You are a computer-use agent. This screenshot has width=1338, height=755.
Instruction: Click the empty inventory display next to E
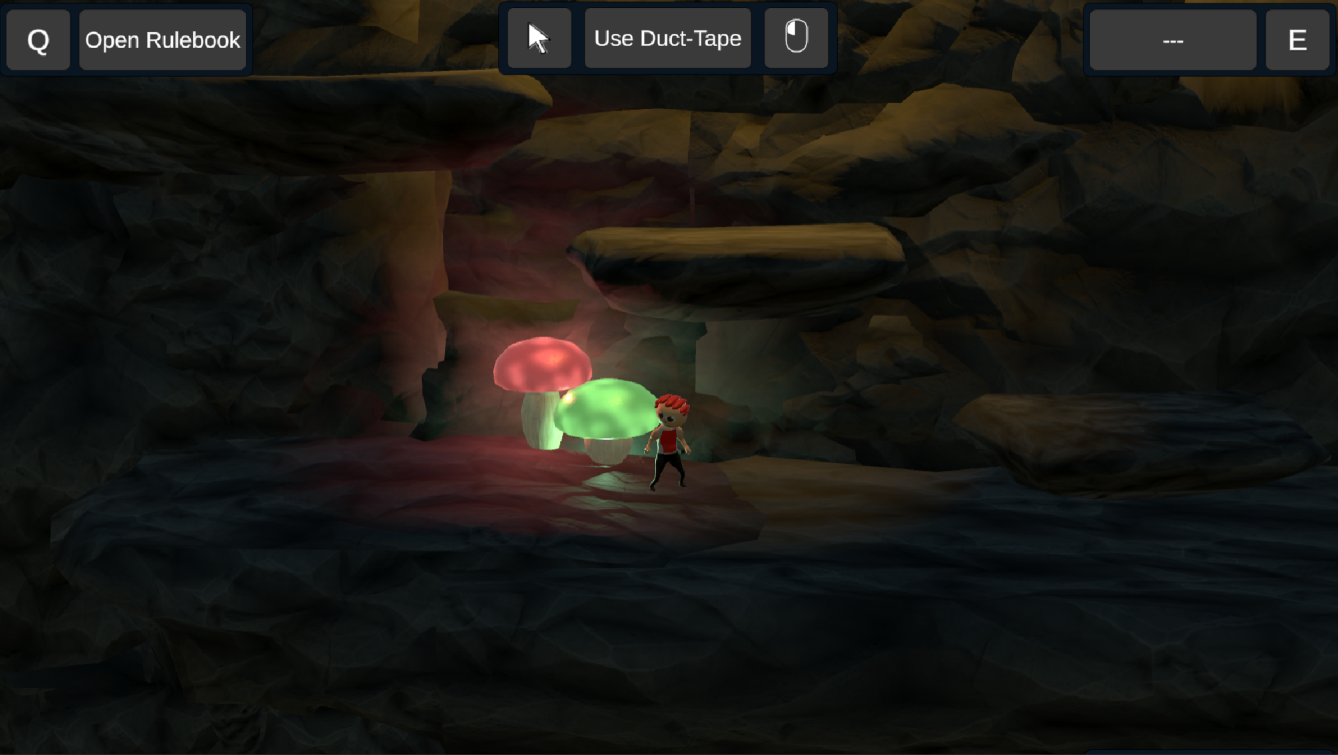tap(1172, 40)
